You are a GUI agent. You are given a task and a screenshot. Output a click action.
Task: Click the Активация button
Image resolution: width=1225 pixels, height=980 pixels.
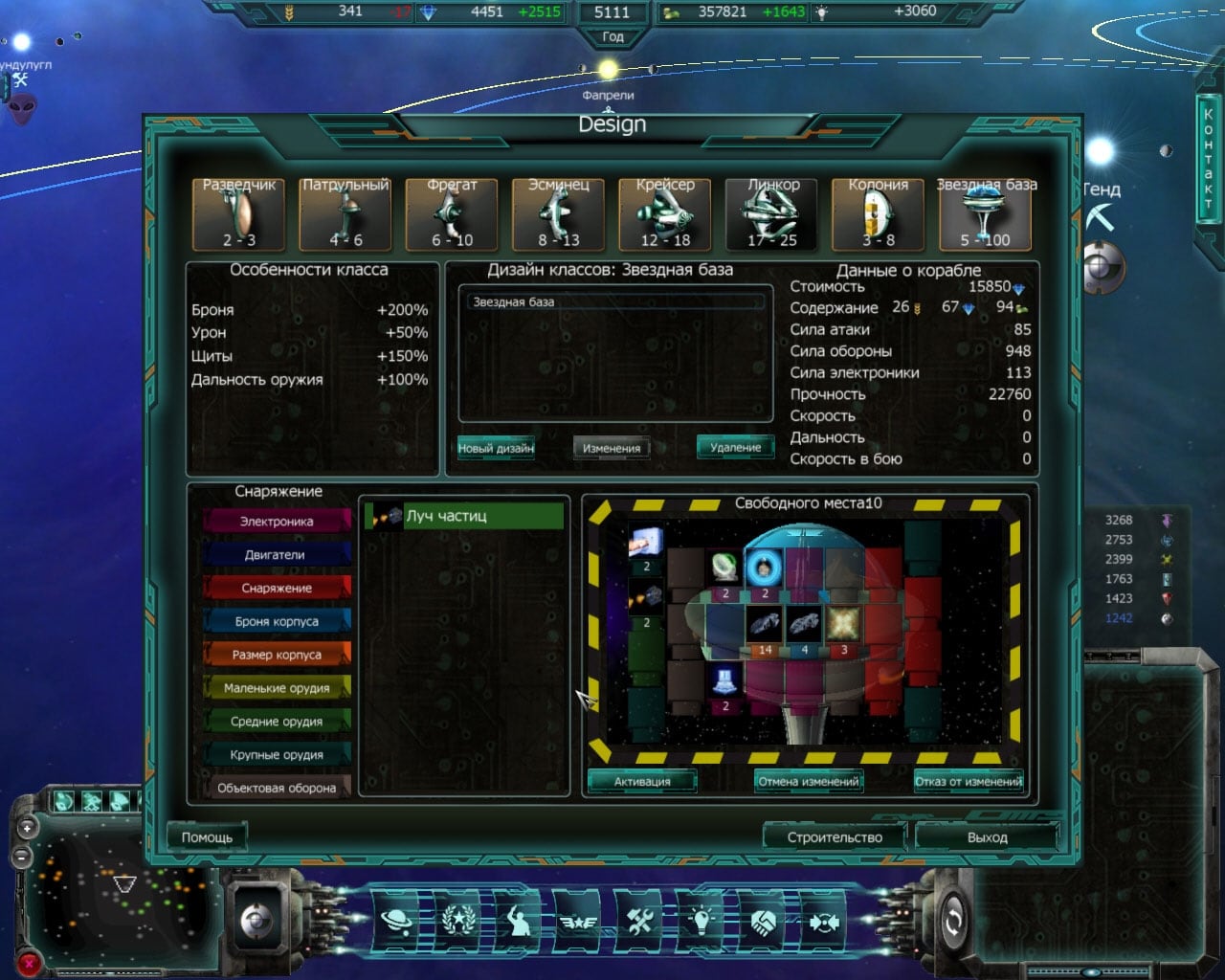point(642,781)
